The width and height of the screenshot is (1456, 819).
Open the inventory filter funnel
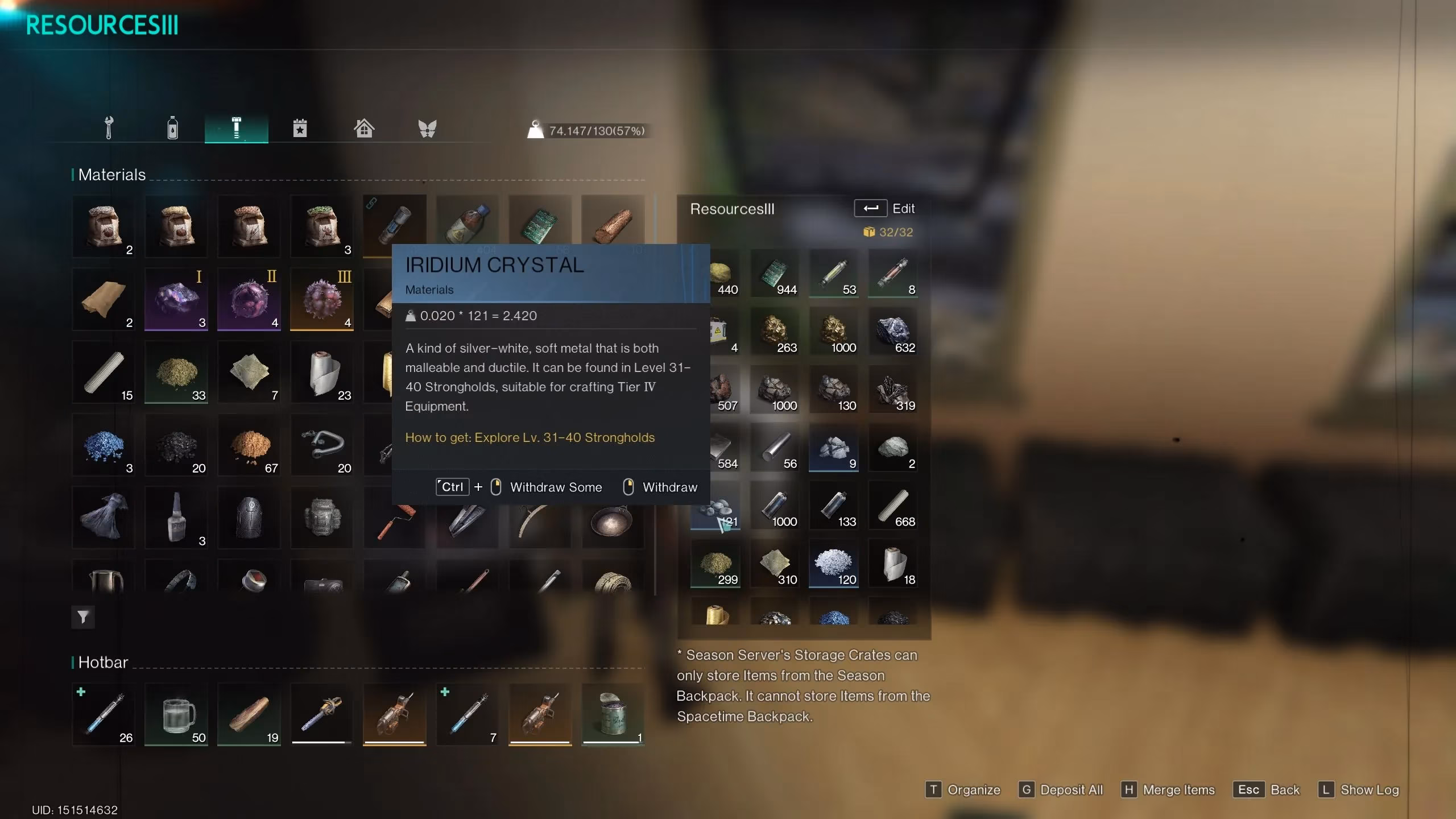click(x=83, y=617)
